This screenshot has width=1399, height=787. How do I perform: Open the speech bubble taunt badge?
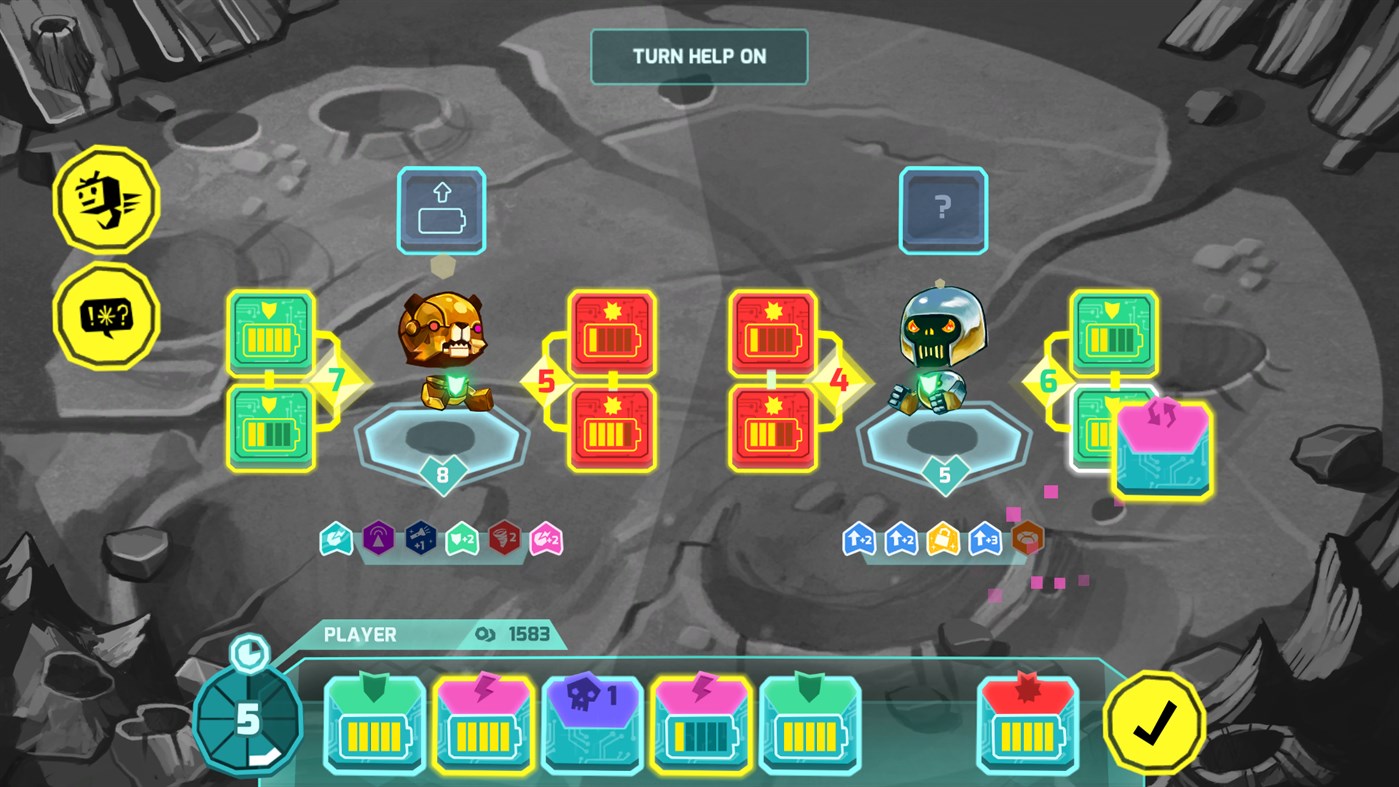(x=106, y=316)
